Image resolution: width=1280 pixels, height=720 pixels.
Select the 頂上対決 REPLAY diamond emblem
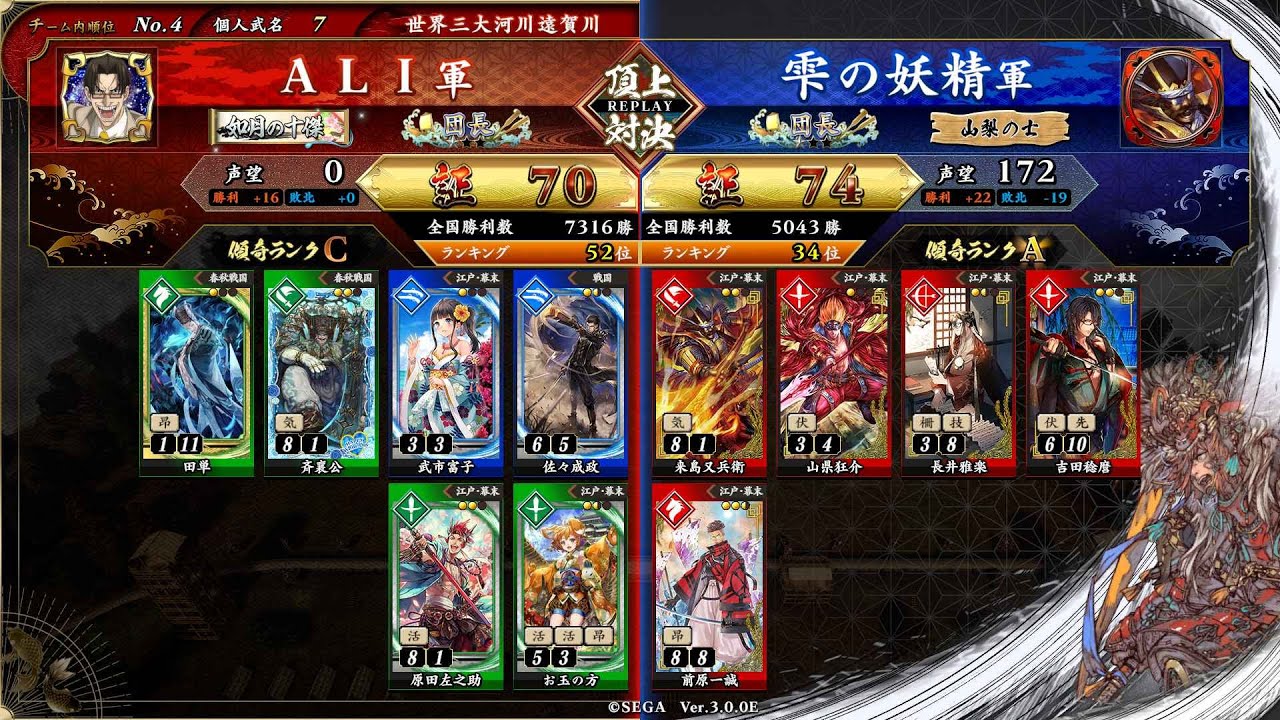[x=640, y=105]
